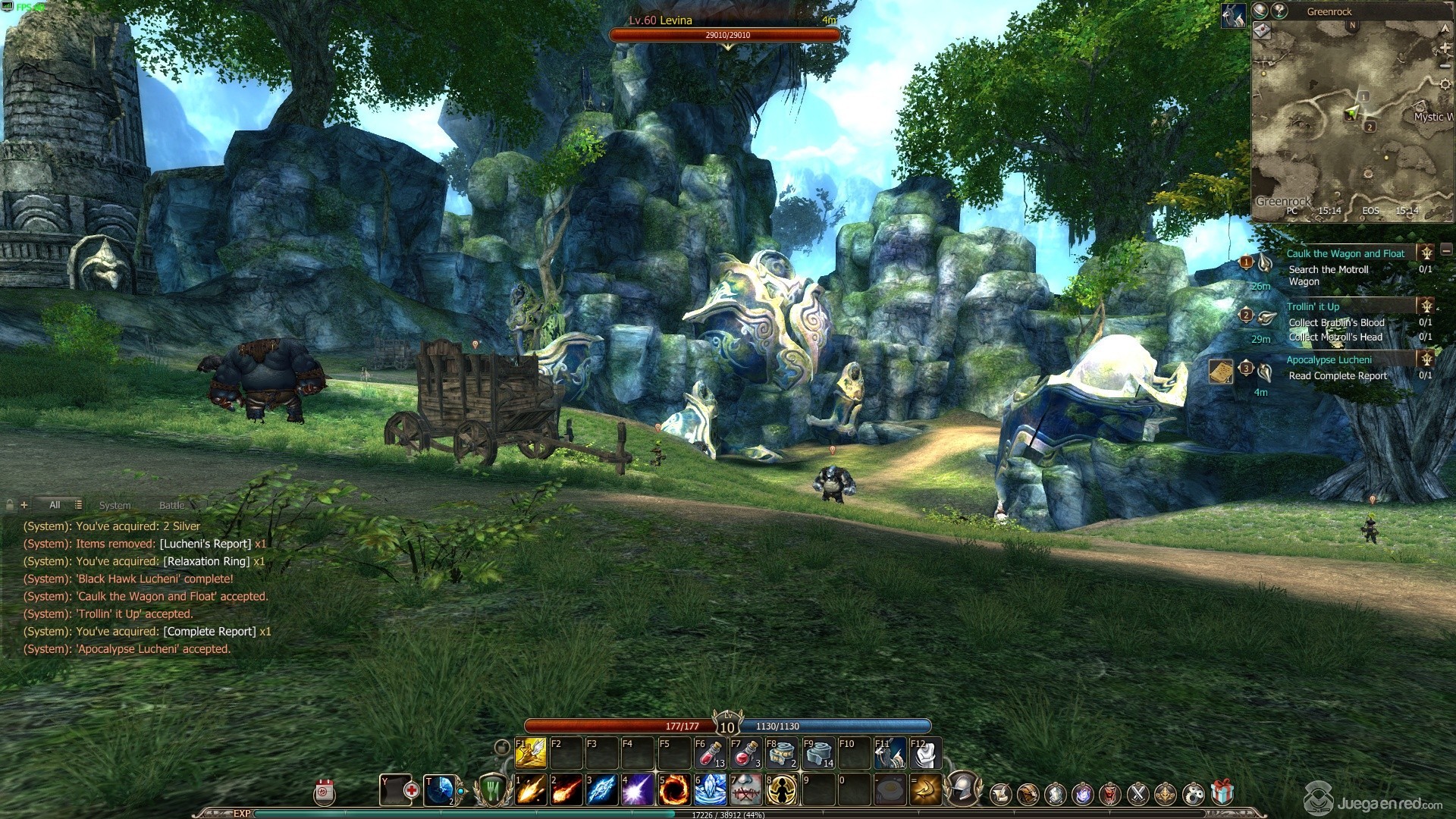Click the calendar event icon
The height and width of the screenshot is (819, 1456).
[x=325, y=792]
